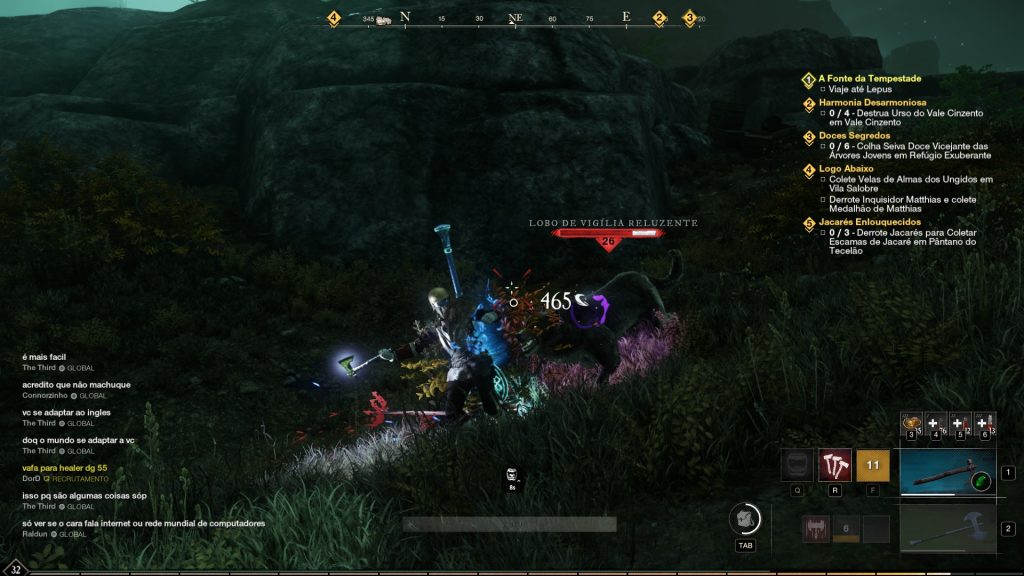The image size is (1024, 576).
Task: Select the cooldown ability showing 11
Action: click(x=872, y=465)
